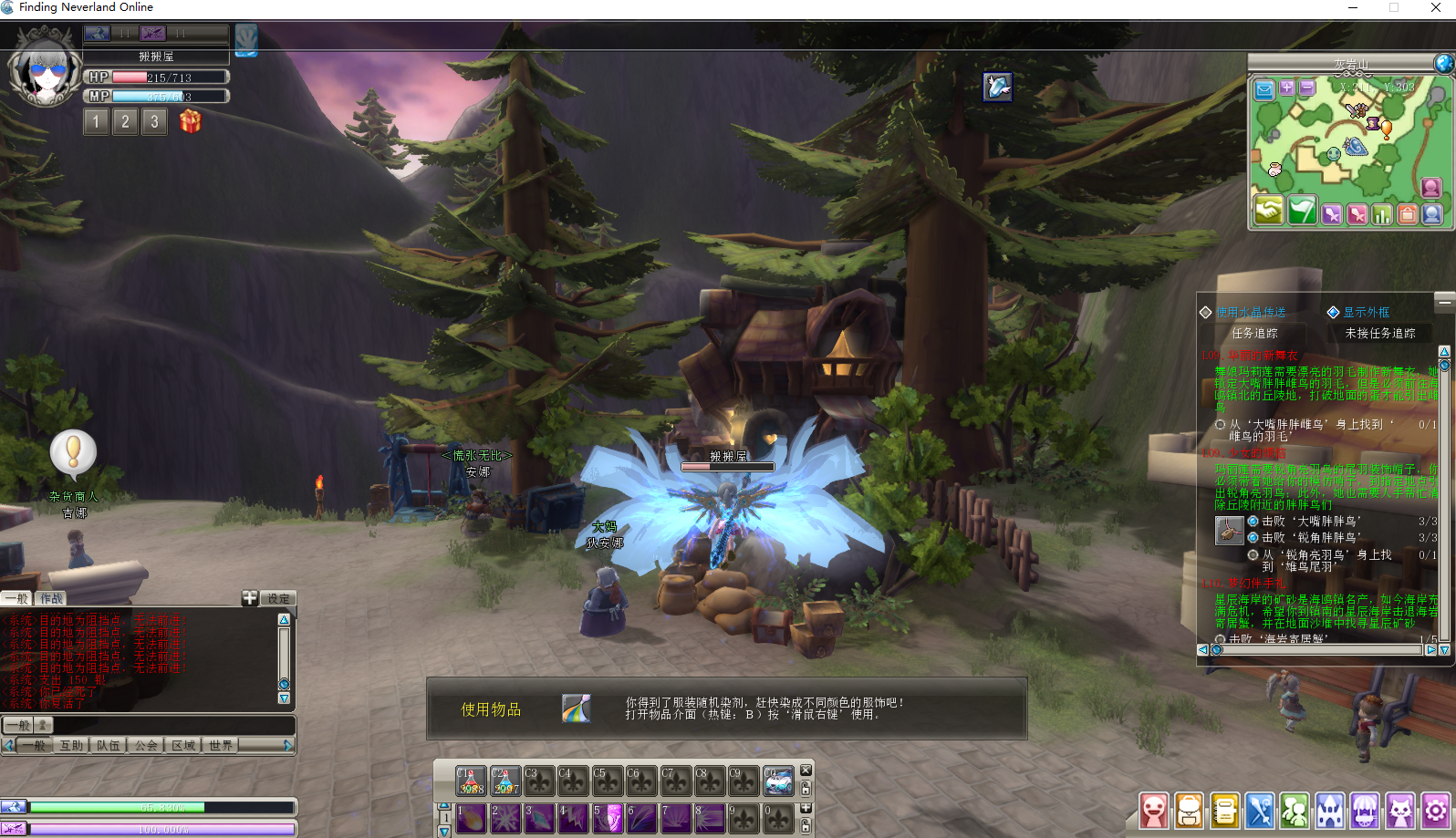
Task: Open the purple cat pet icon
Action: pos(1399,810)
